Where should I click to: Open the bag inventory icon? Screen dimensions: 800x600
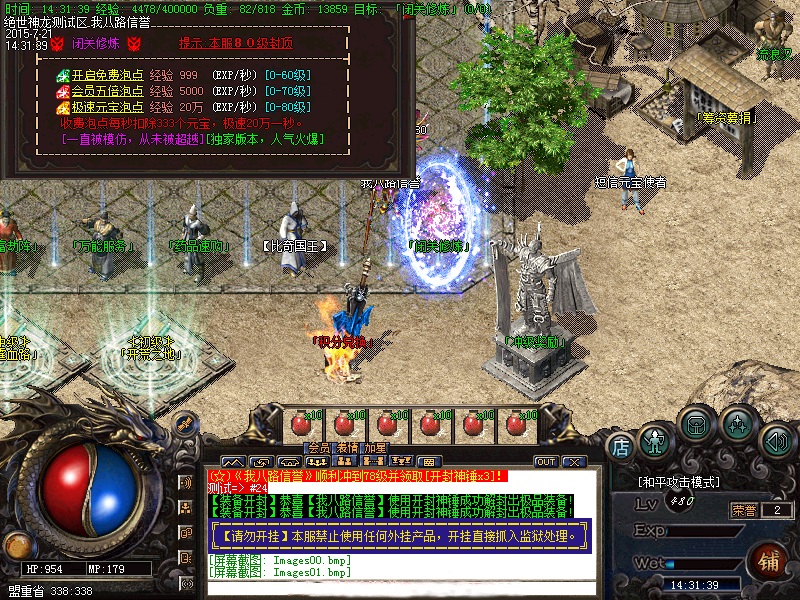[x=696, y=424]
